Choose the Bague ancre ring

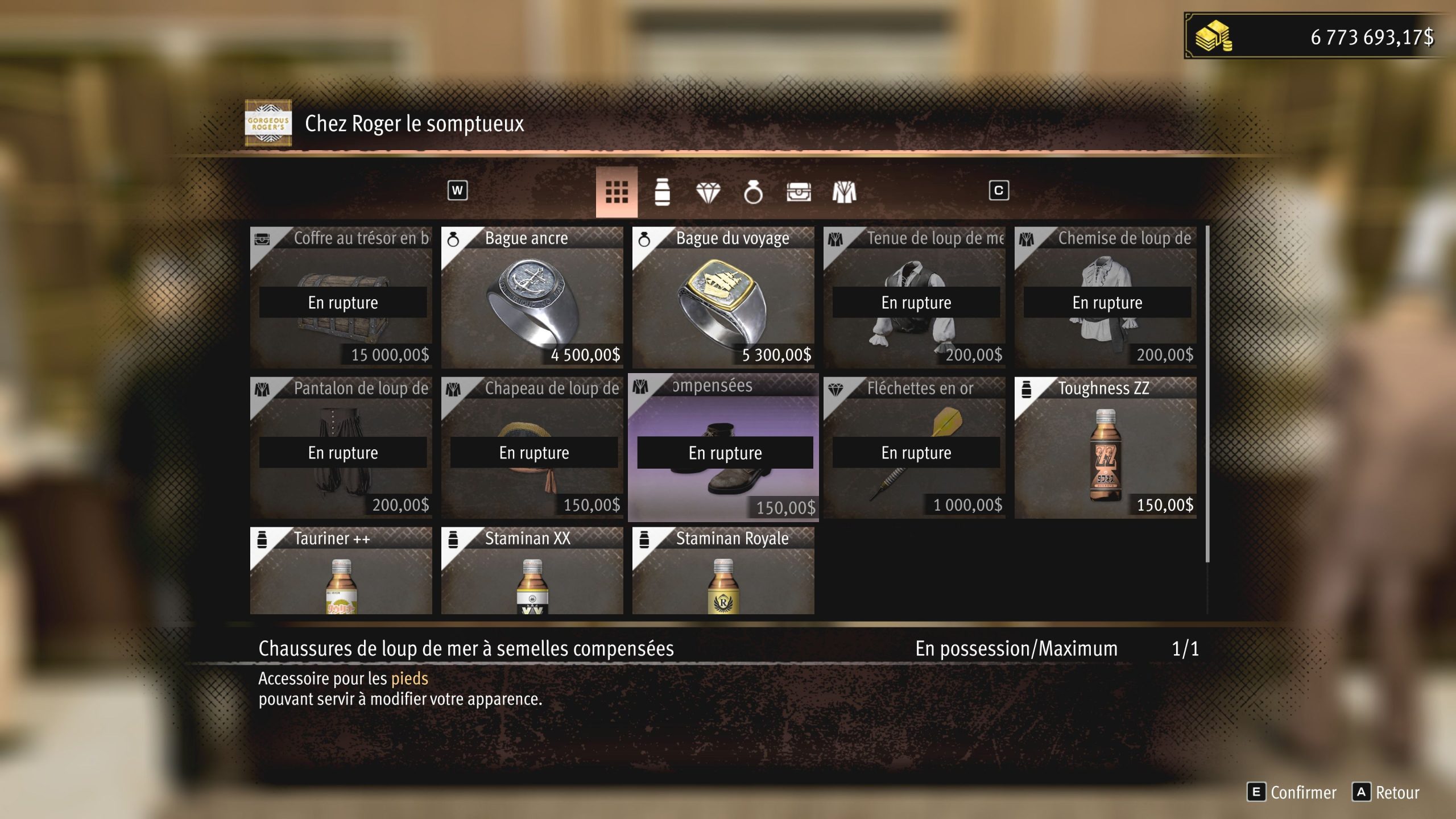[532, 297]
